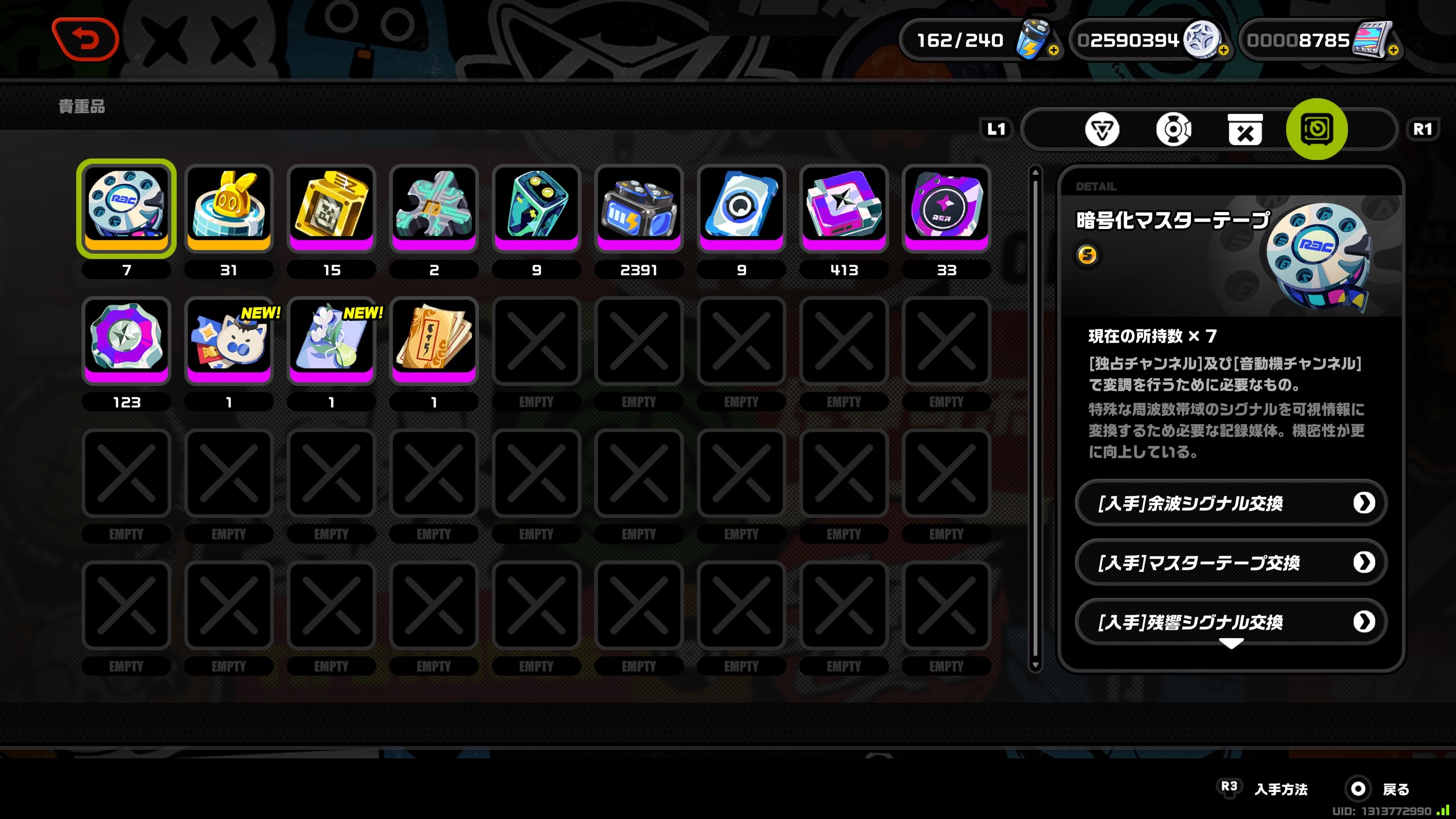Select the new cat mascot item

point(229,340)
